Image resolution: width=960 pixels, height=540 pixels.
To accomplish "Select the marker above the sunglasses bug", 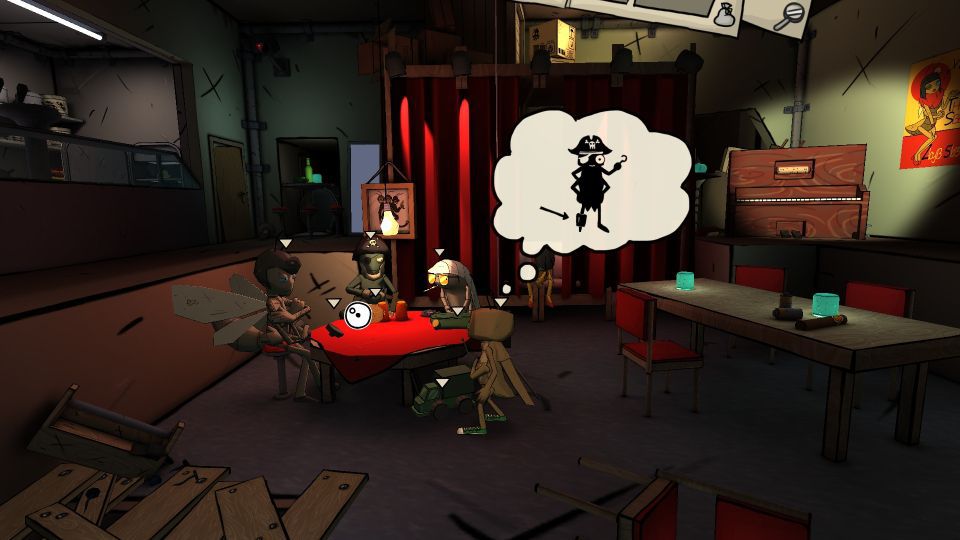I will click(x=438, y=253).
